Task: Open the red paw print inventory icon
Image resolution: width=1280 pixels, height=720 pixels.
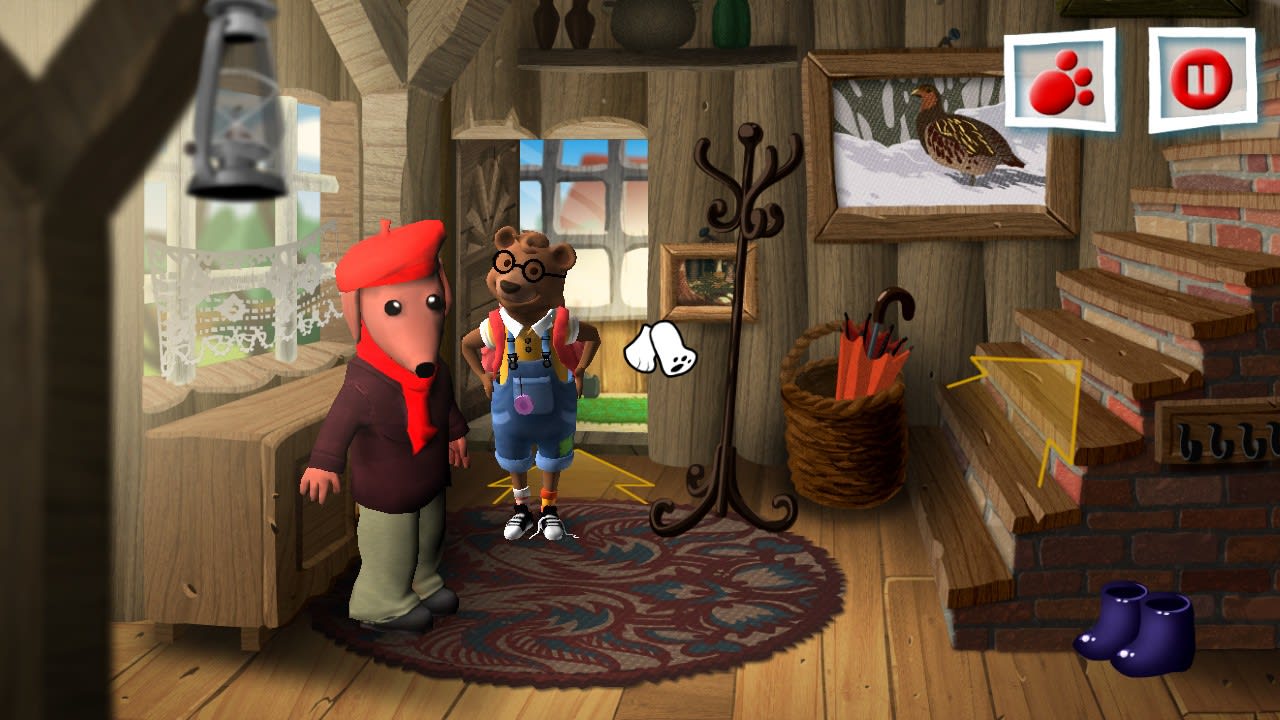Action: [1062, 78]
